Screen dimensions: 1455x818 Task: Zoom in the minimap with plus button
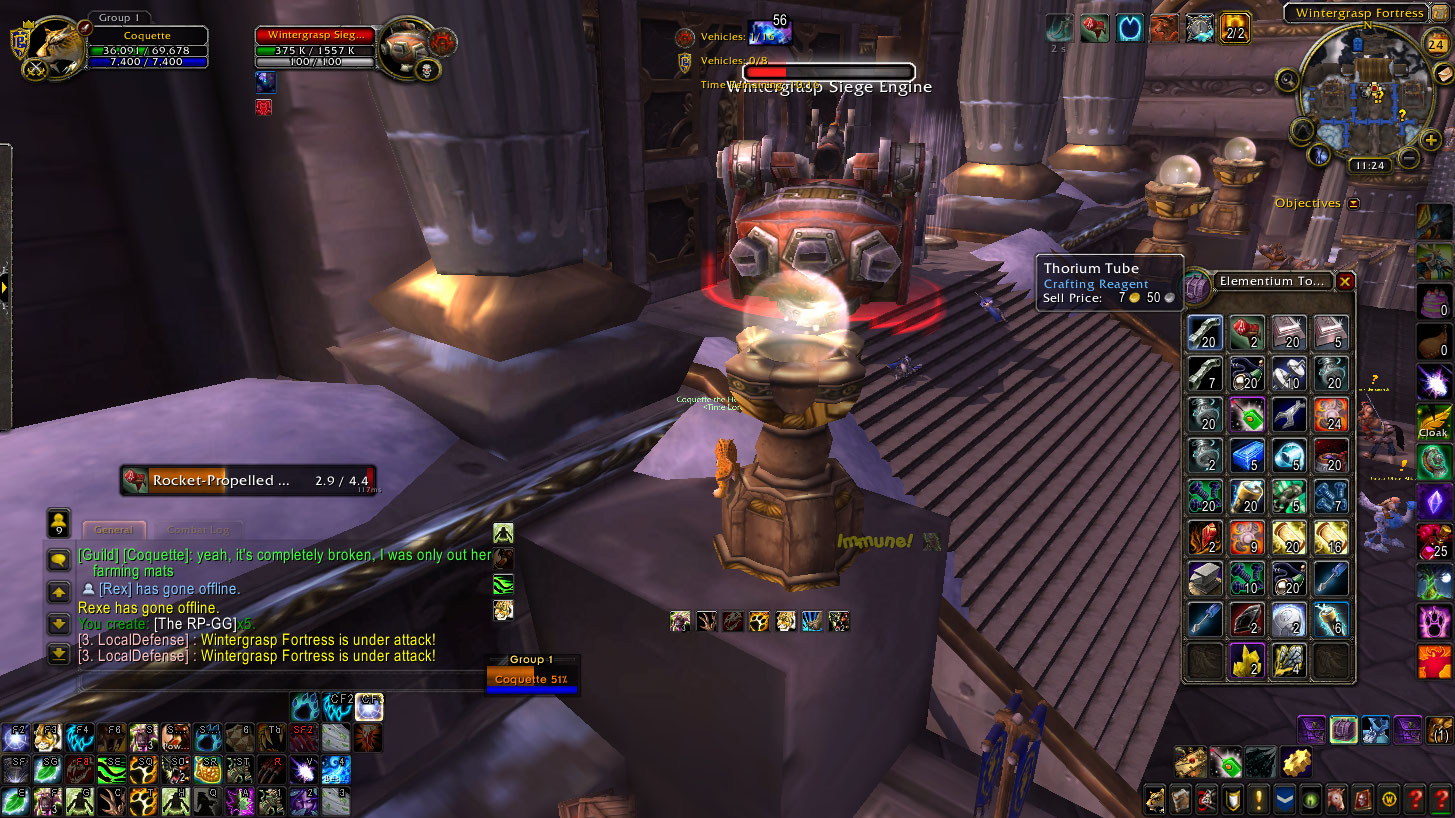point(1431,140)
